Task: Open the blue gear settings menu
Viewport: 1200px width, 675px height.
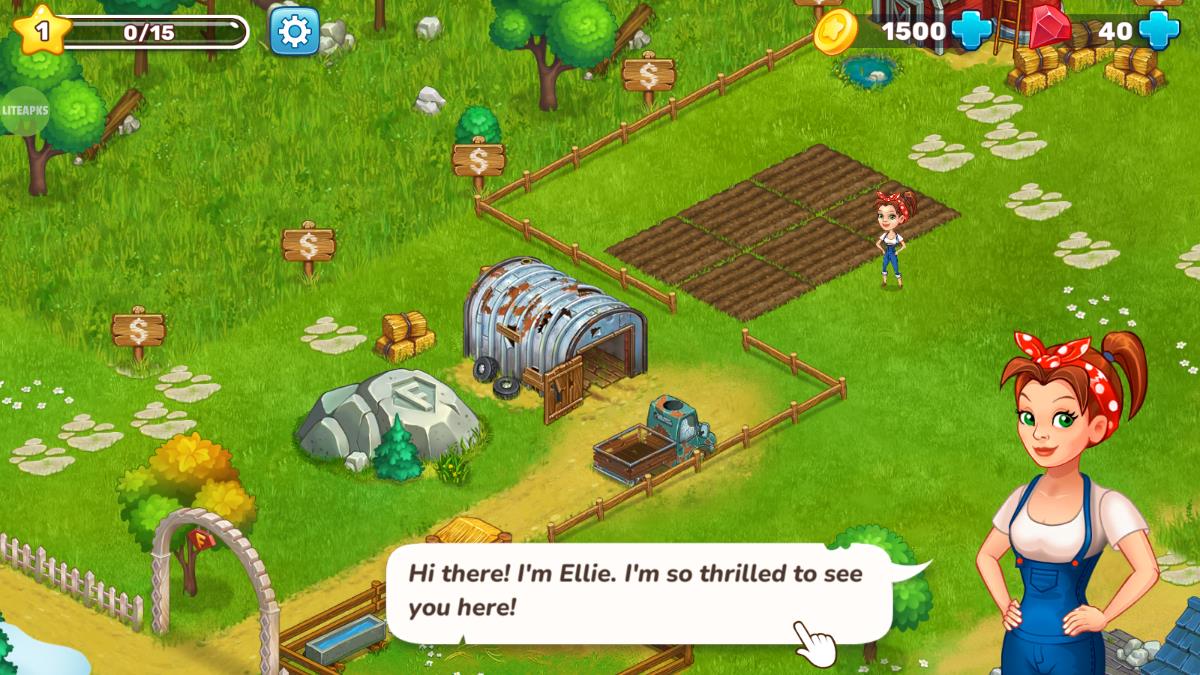Action: [x=294, y=31]
